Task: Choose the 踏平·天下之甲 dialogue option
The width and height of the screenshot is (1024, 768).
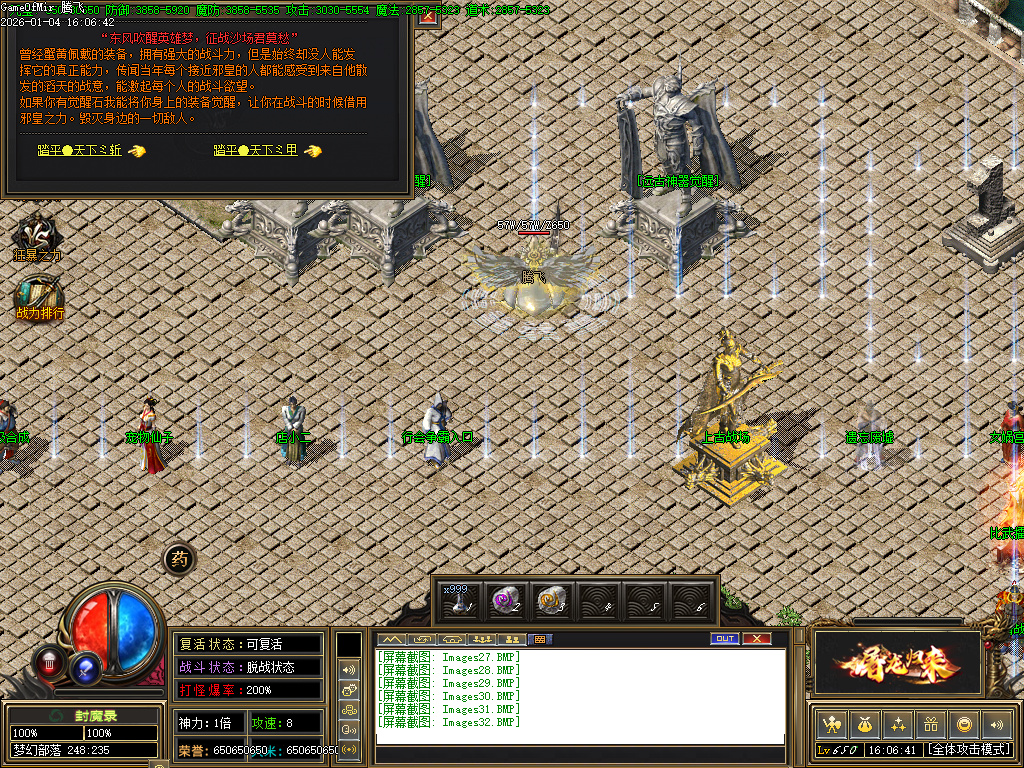Action: pyautogui.click(x=256, y=150)
